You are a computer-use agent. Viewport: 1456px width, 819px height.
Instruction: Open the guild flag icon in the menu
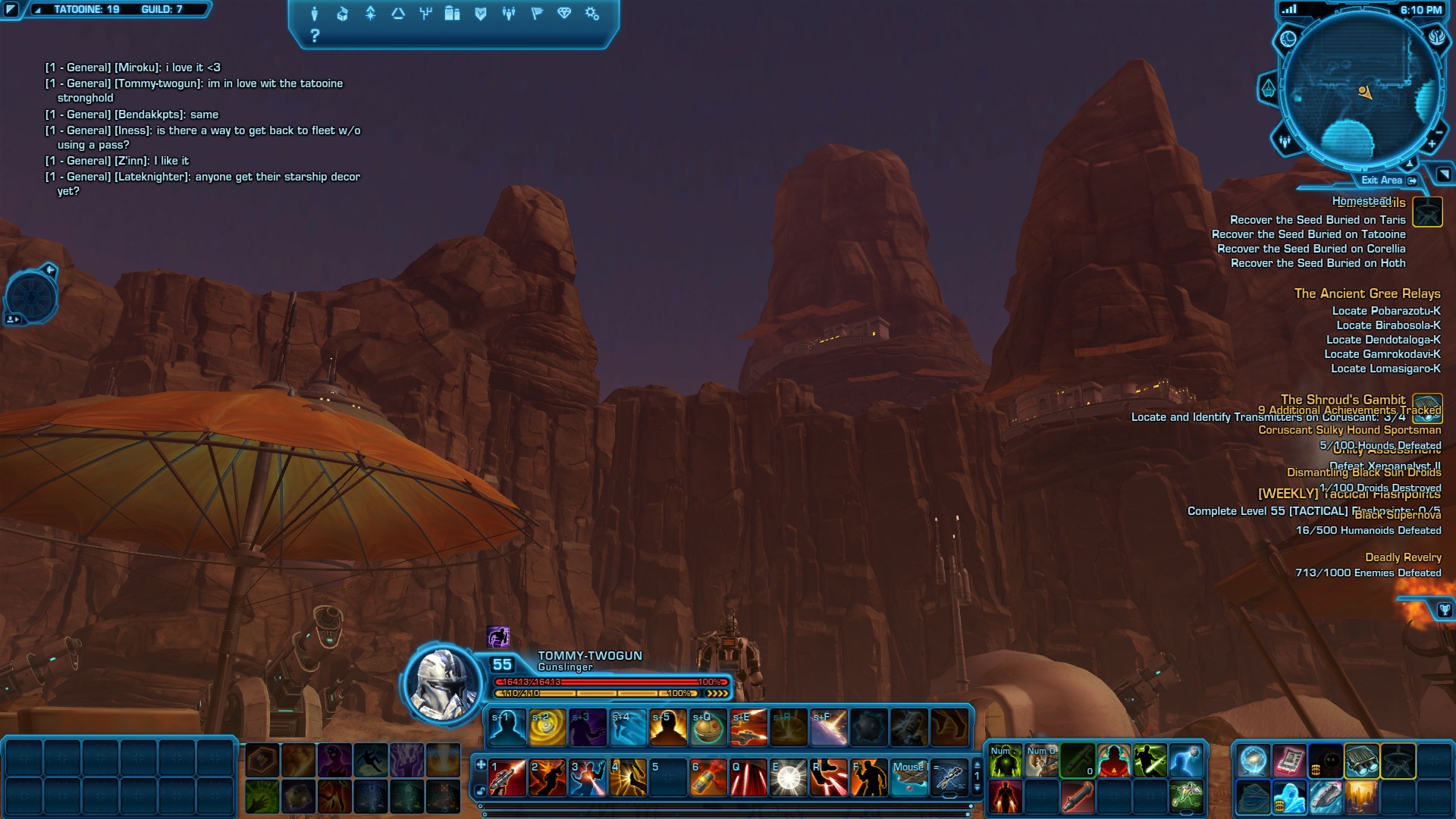click(537, 14)
